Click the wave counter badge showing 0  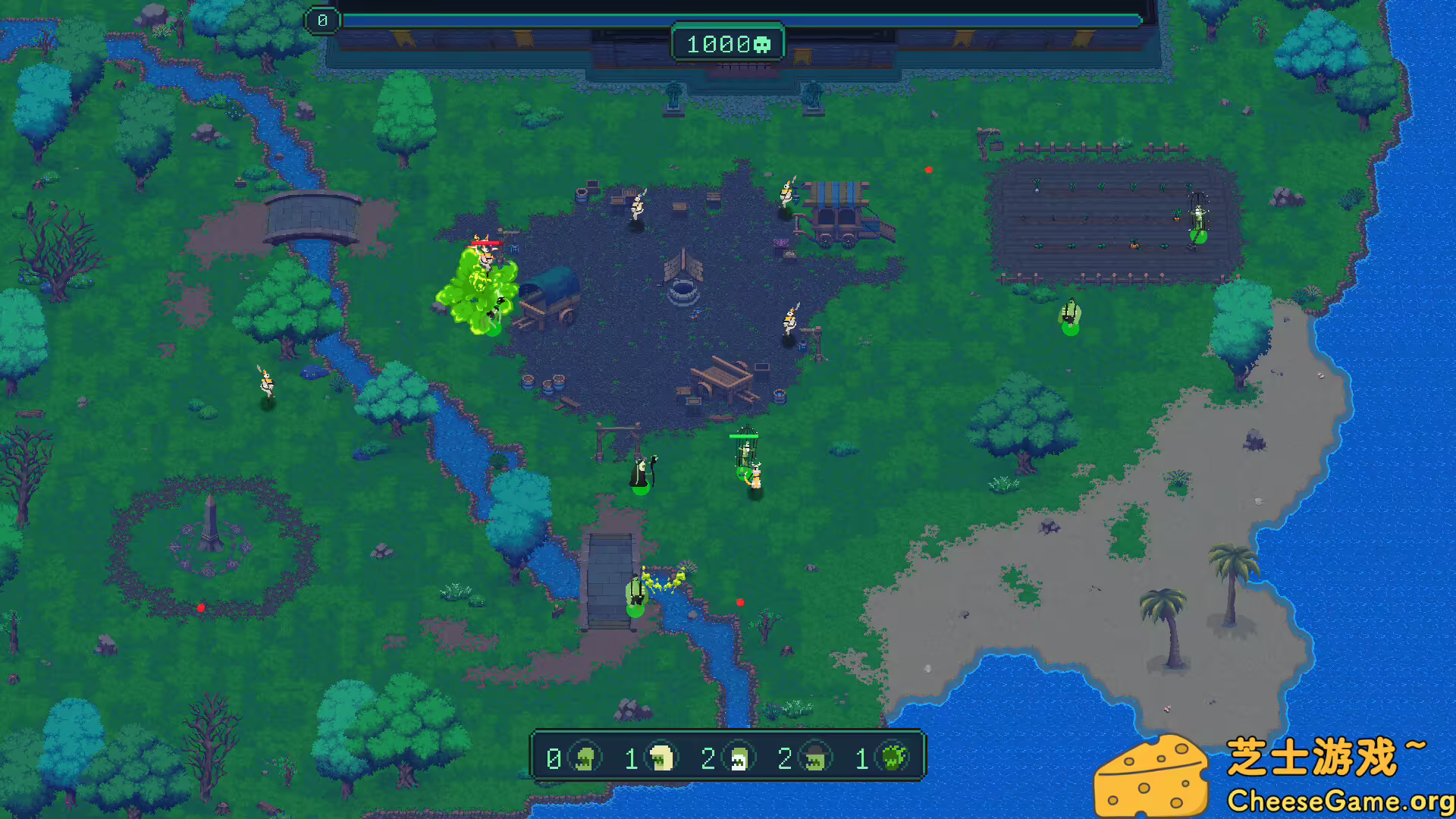coord(322,20)
